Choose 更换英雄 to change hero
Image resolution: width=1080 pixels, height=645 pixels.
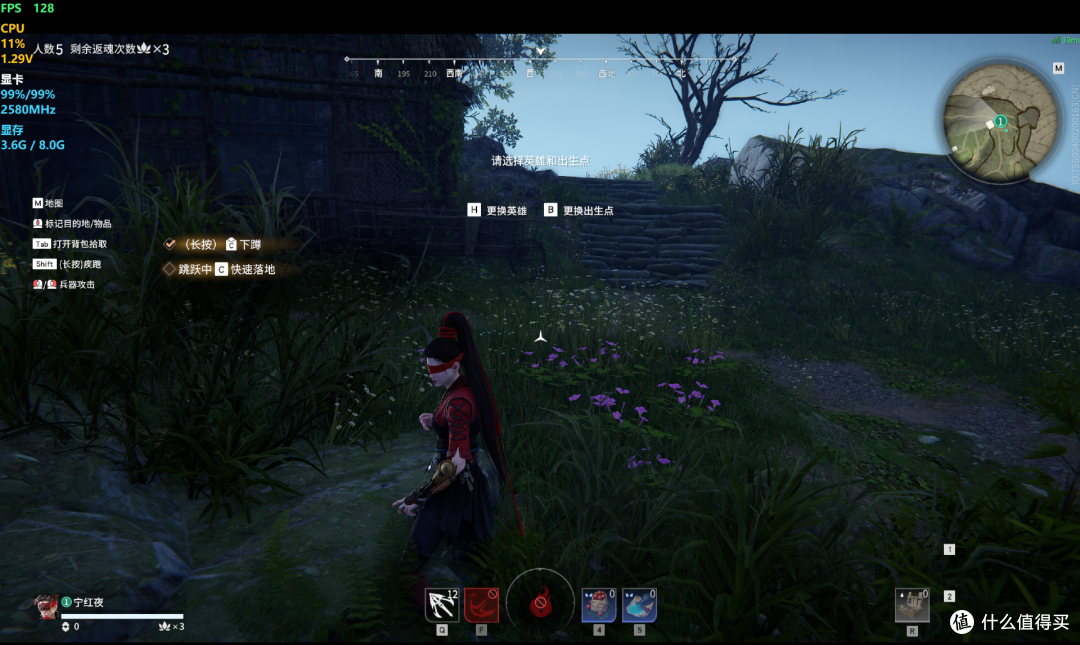(498, 211)
